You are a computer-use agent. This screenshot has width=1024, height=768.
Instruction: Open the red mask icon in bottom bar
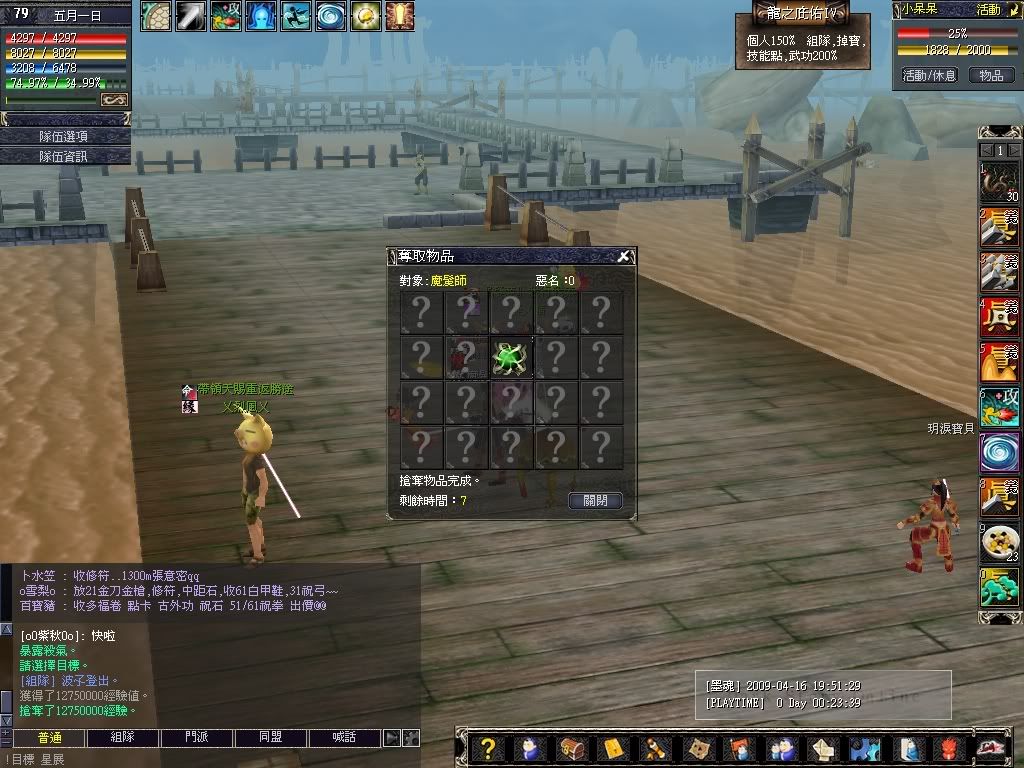point(947,748)
